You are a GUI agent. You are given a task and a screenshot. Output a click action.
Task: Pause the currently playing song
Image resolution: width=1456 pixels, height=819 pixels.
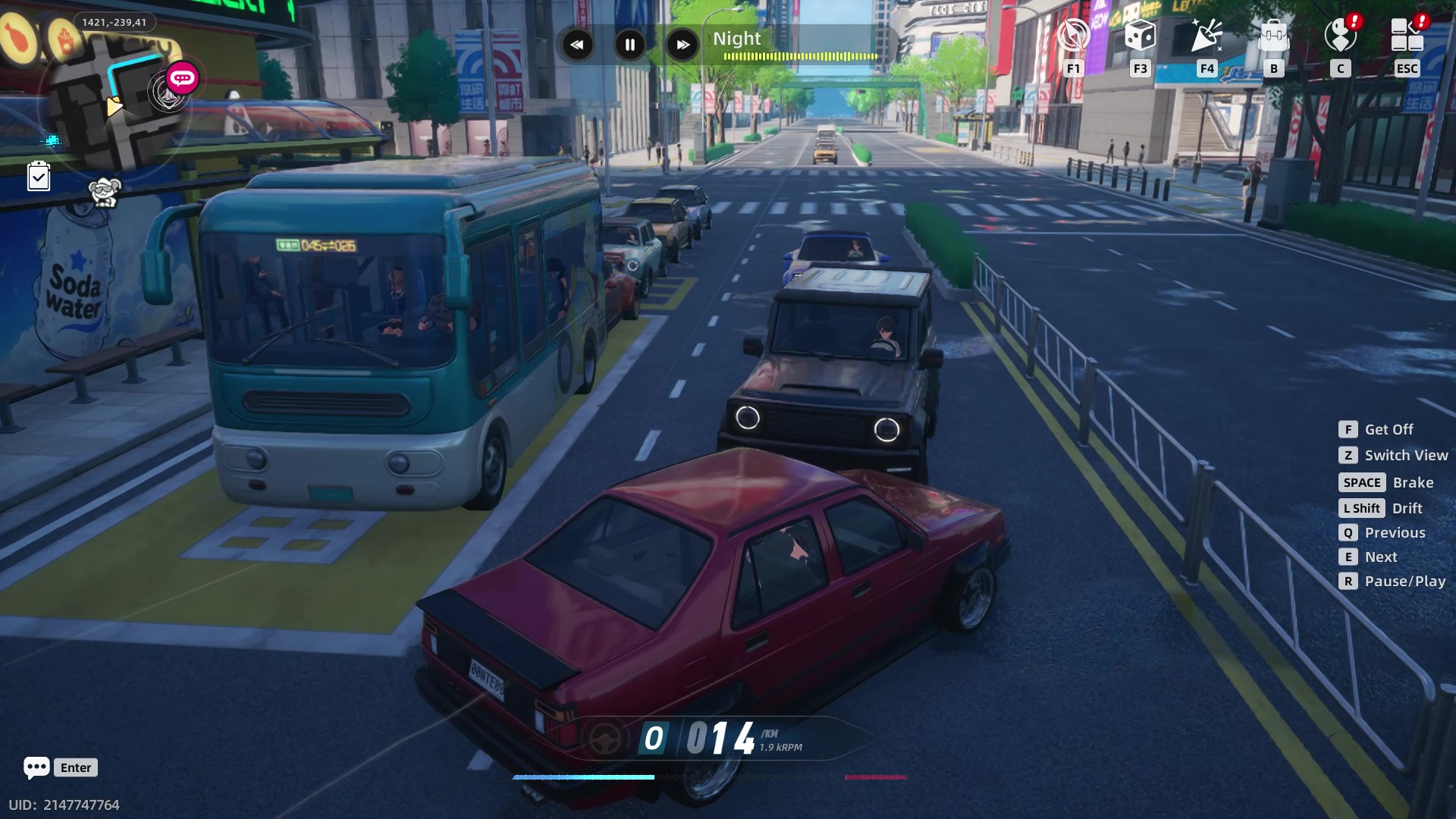[x=629, y=45]
